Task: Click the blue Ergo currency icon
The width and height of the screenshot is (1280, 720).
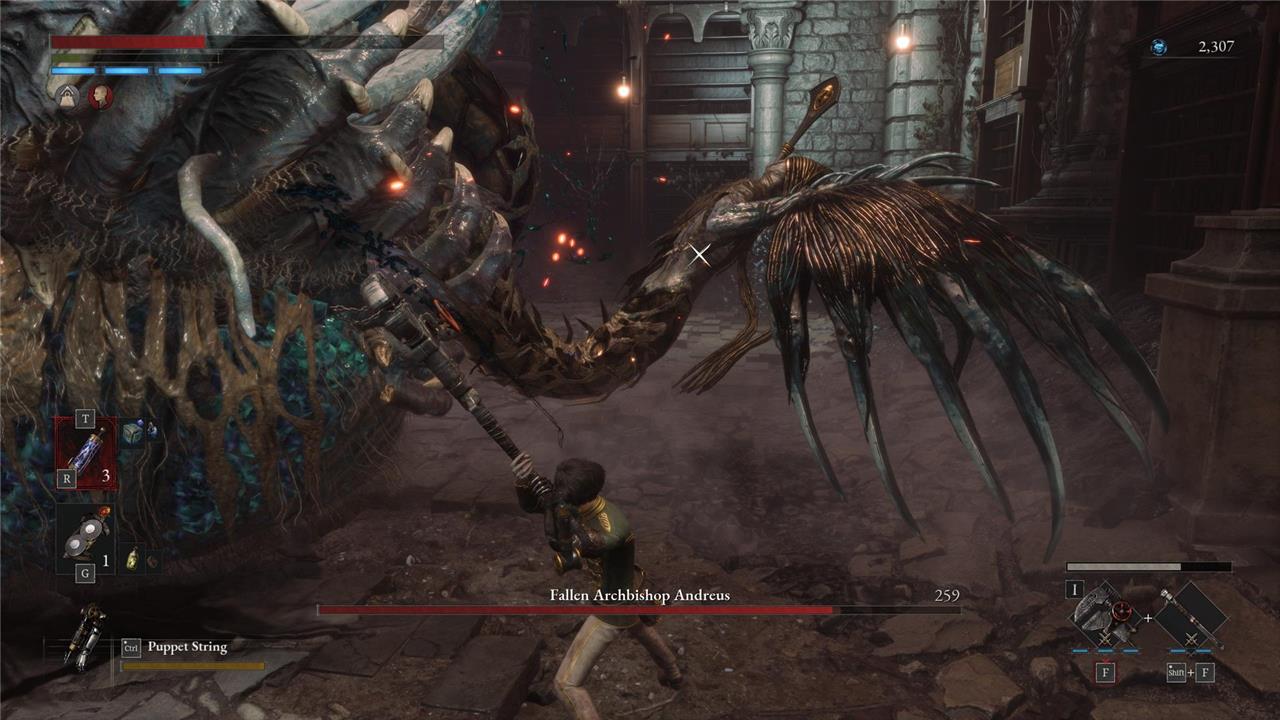Action: pos(1158,47)
